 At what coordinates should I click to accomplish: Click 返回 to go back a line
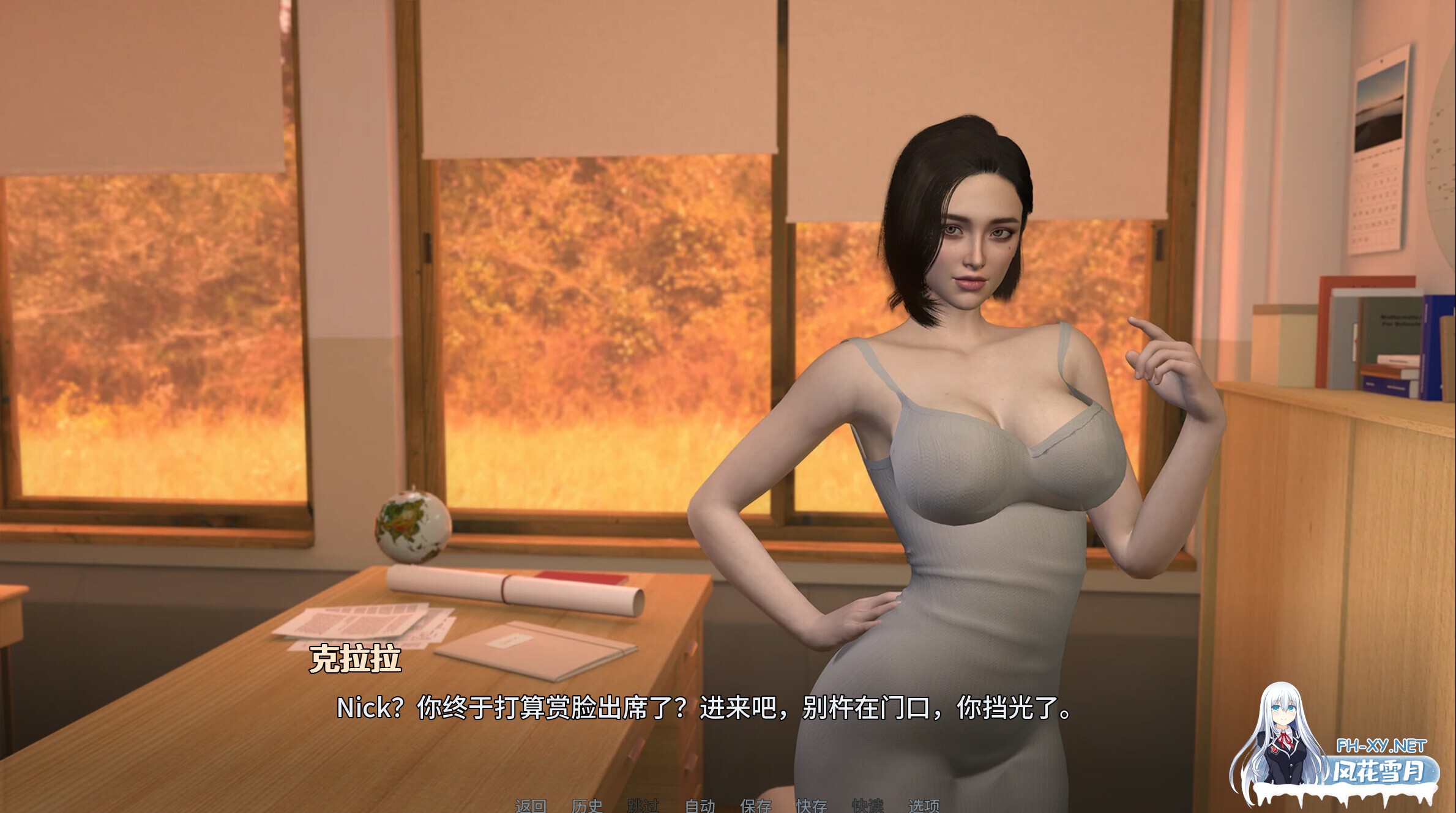click(532, 805)
